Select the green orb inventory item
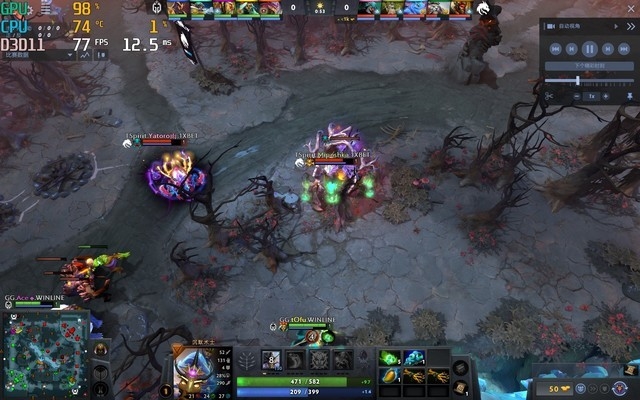The height and width of the screenshot is (400, 640). 390,358
